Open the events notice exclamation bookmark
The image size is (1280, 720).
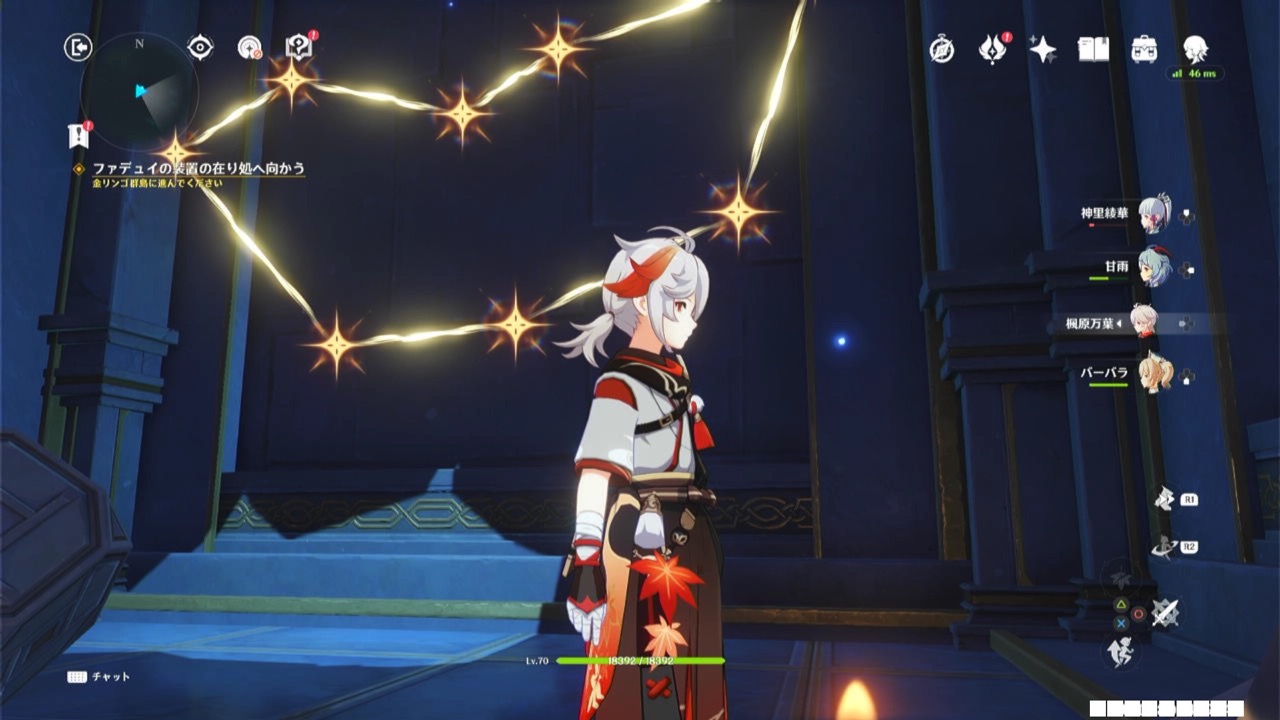pos(78,135)
